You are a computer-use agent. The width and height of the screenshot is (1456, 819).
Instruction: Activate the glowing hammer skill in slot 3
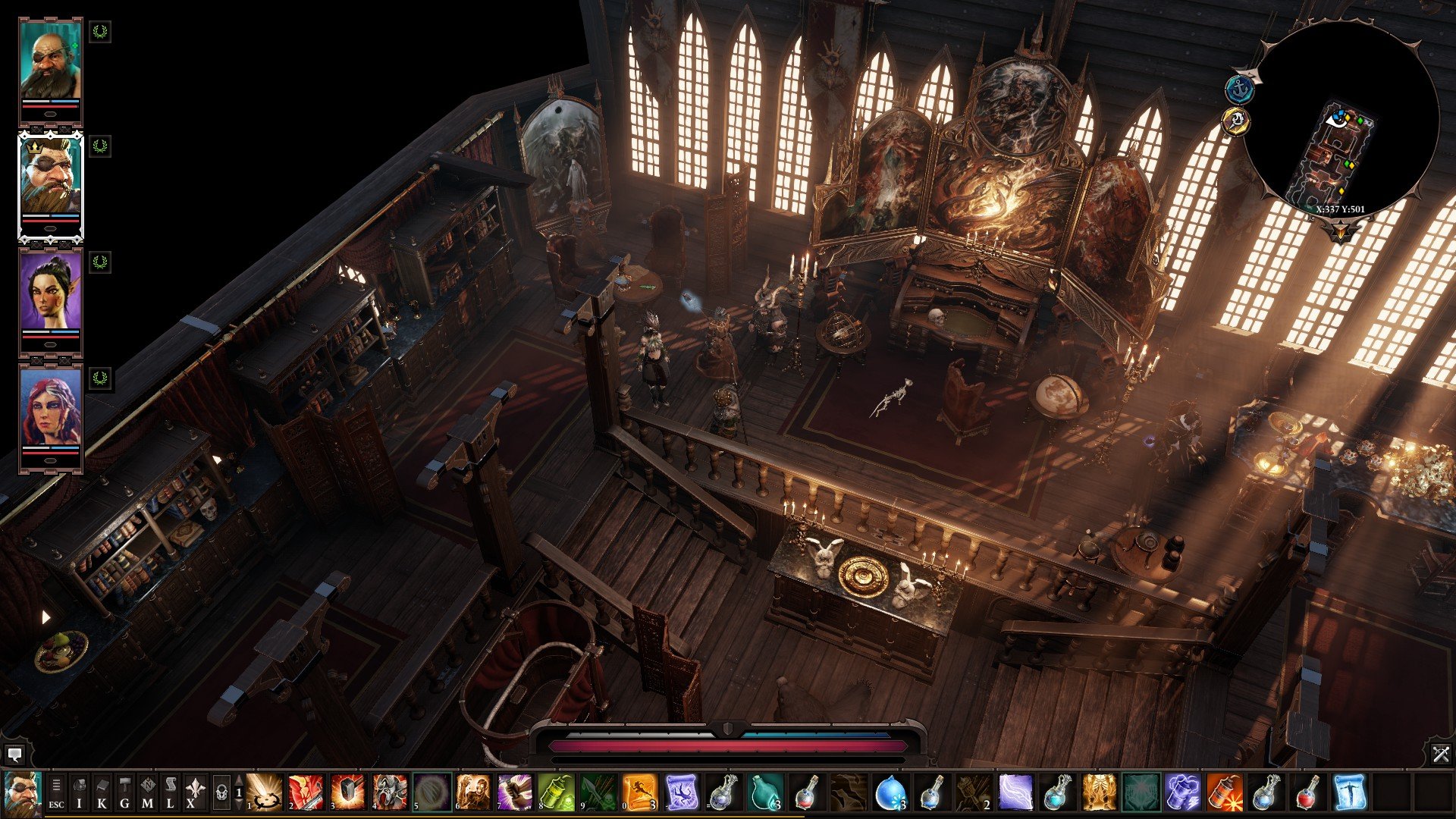click(348, 793)
